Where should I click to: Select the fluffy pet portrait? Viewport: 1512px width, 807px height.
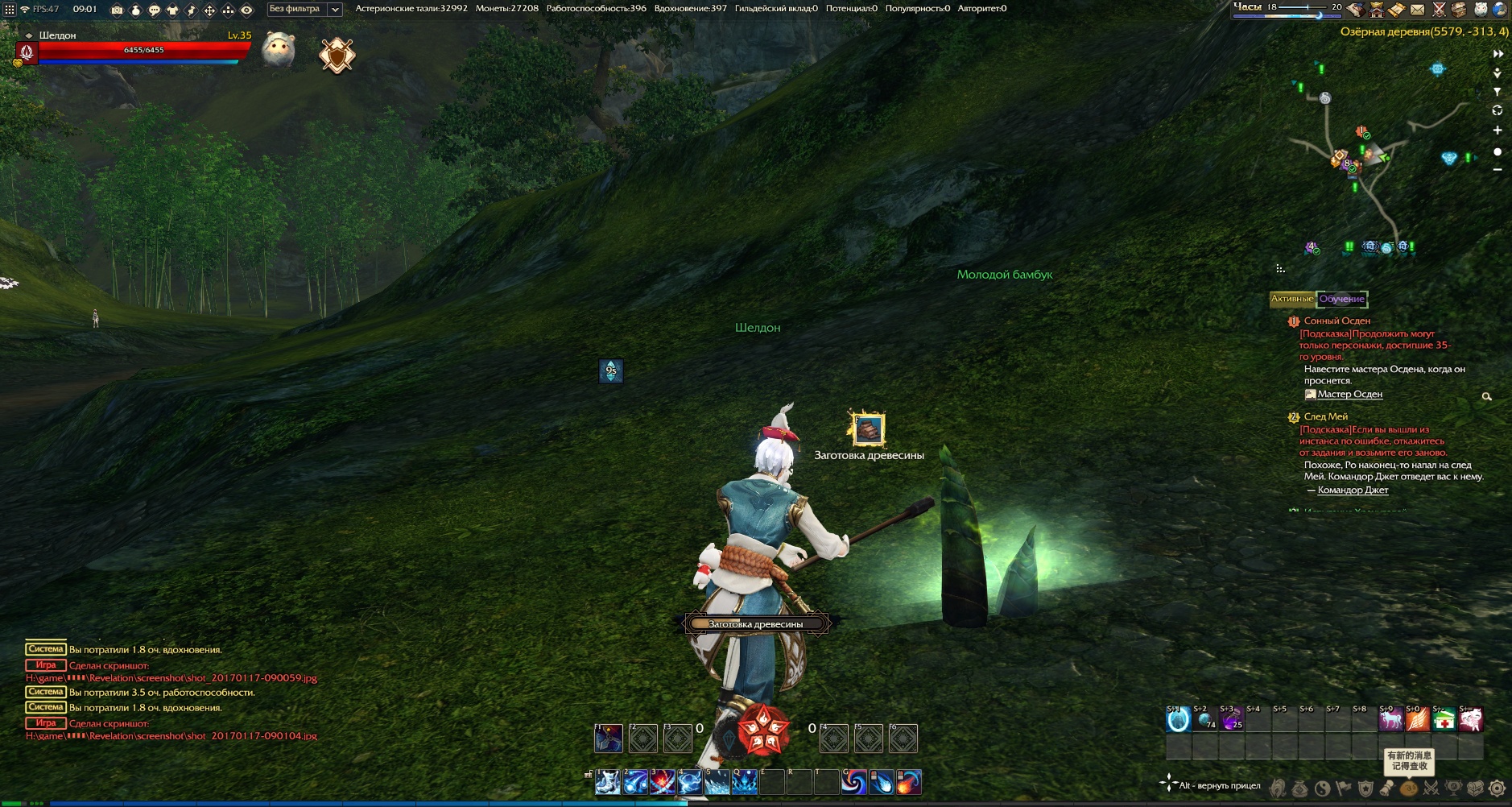click(x=279, y=51)
